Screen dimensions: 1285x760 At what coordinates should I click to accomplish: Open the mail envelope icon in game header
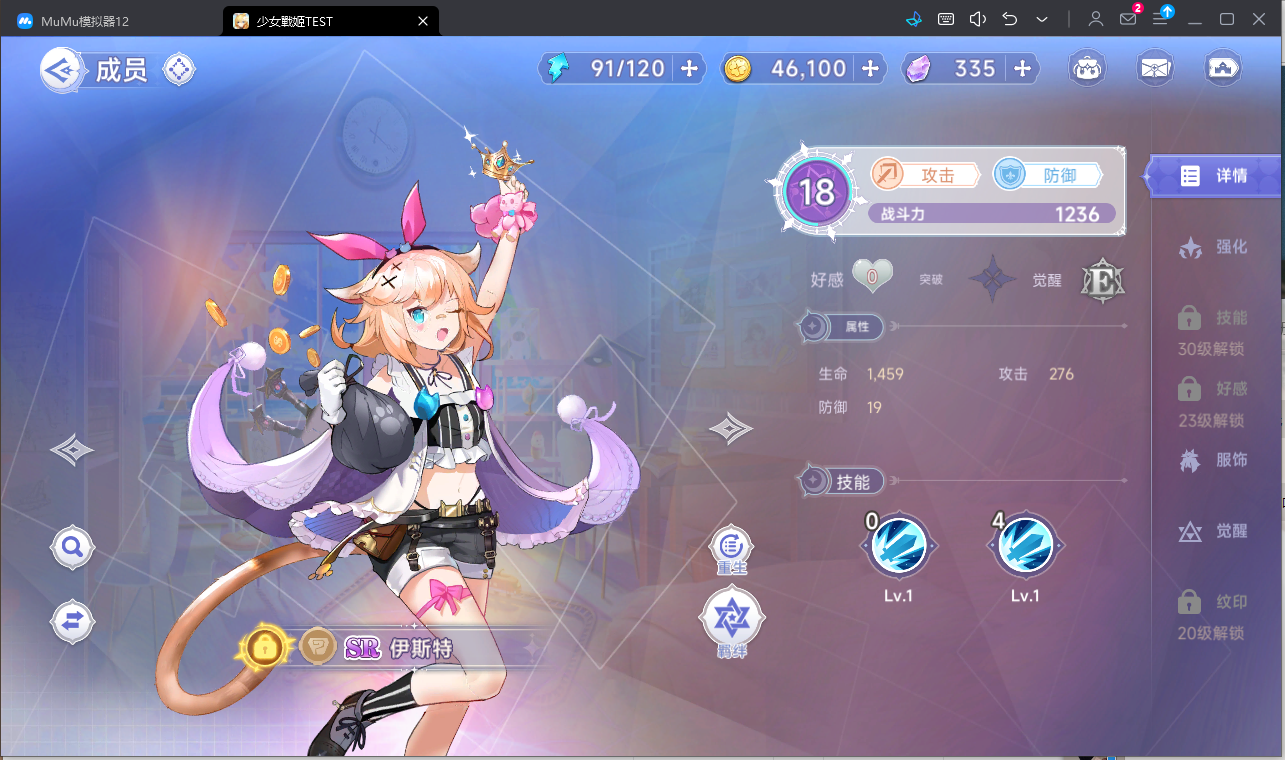1156,68
